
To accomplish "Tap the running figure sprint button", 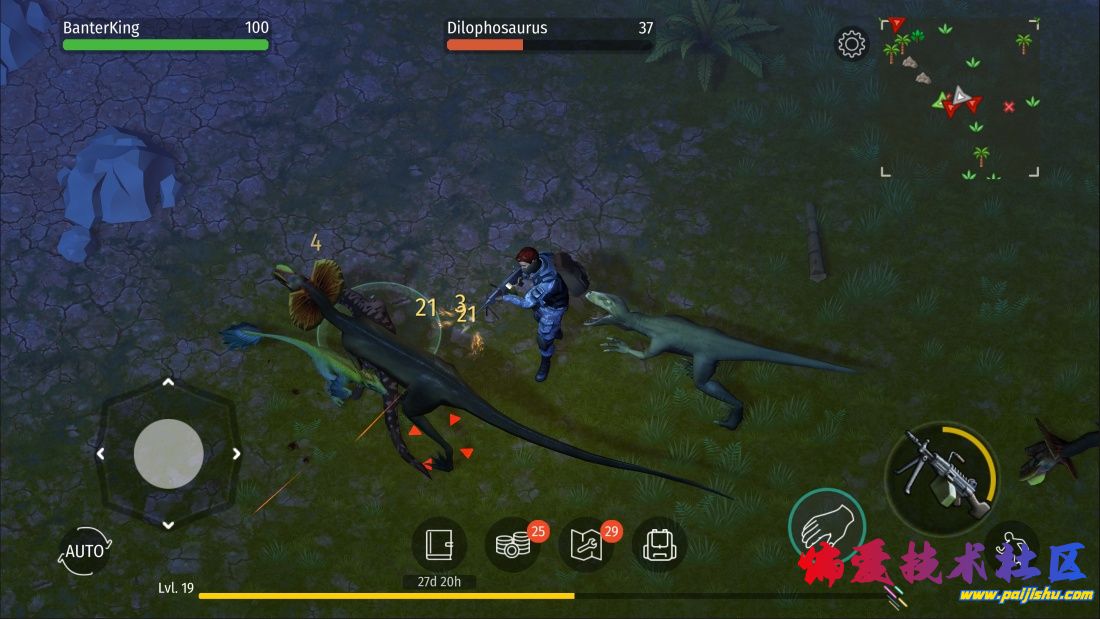I will pos(1011,546).
